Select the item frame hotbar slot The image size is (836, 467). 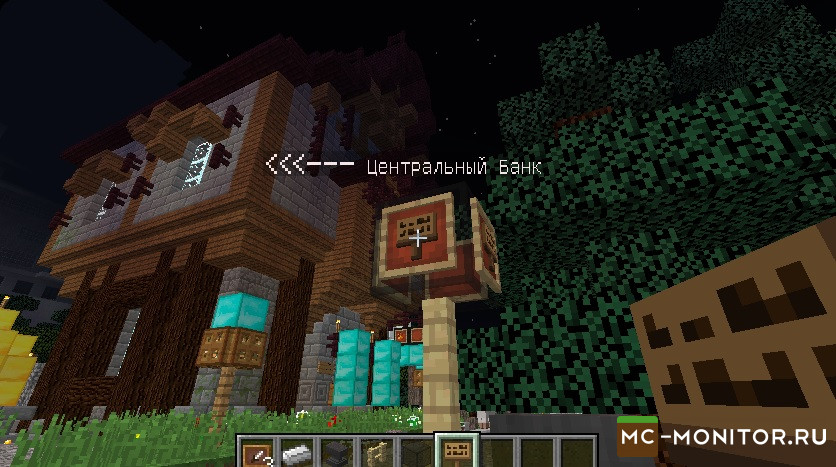tap(257, 453)
